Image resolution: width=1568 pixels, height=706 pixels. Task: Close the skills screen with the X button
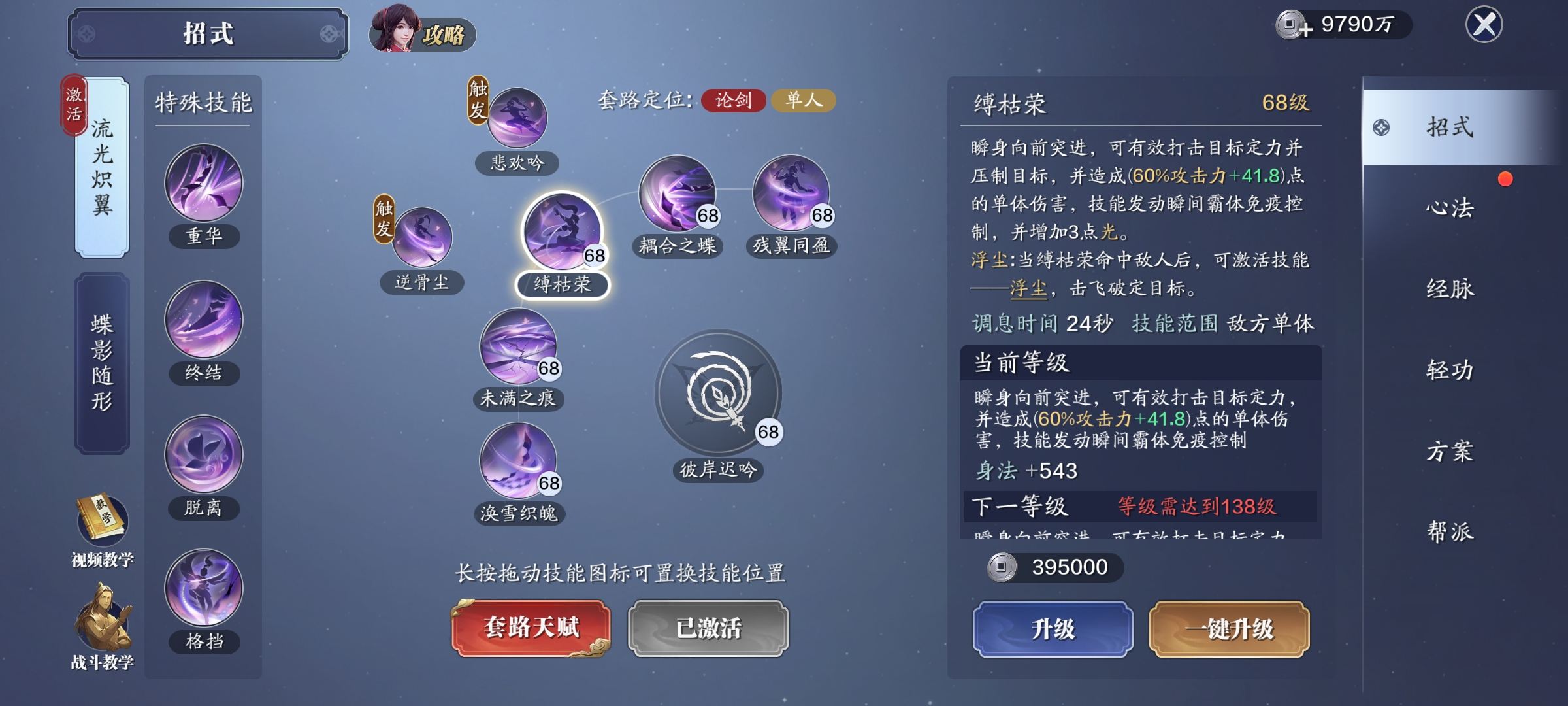[1484, 25]
